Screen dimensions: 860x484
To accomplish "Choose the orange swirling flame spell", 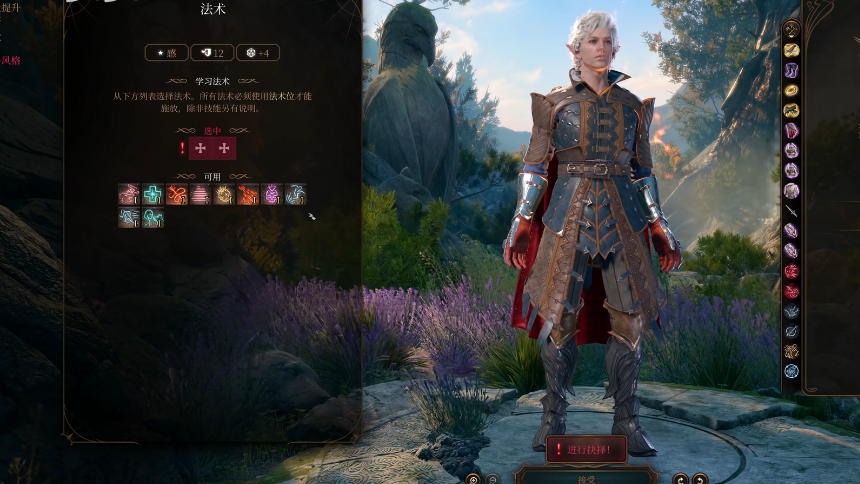I will 177,195.
